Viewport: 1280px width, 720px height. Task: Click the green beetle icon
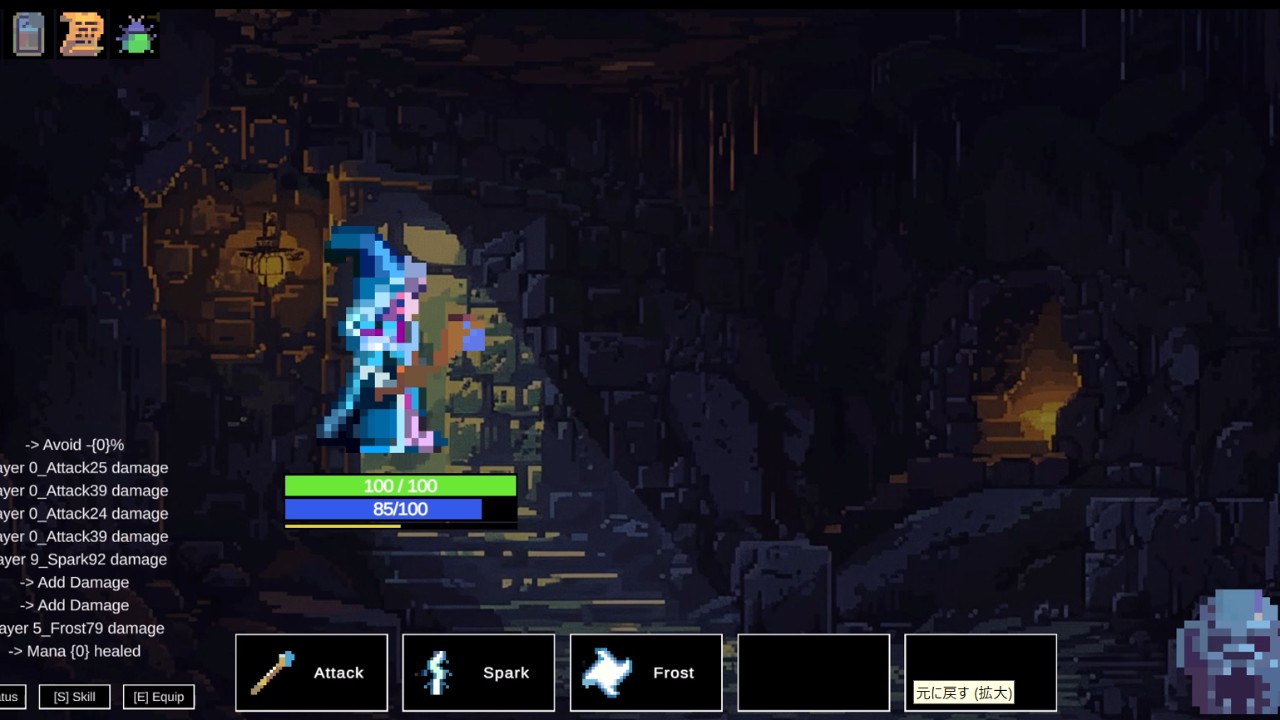pos(136,36)
